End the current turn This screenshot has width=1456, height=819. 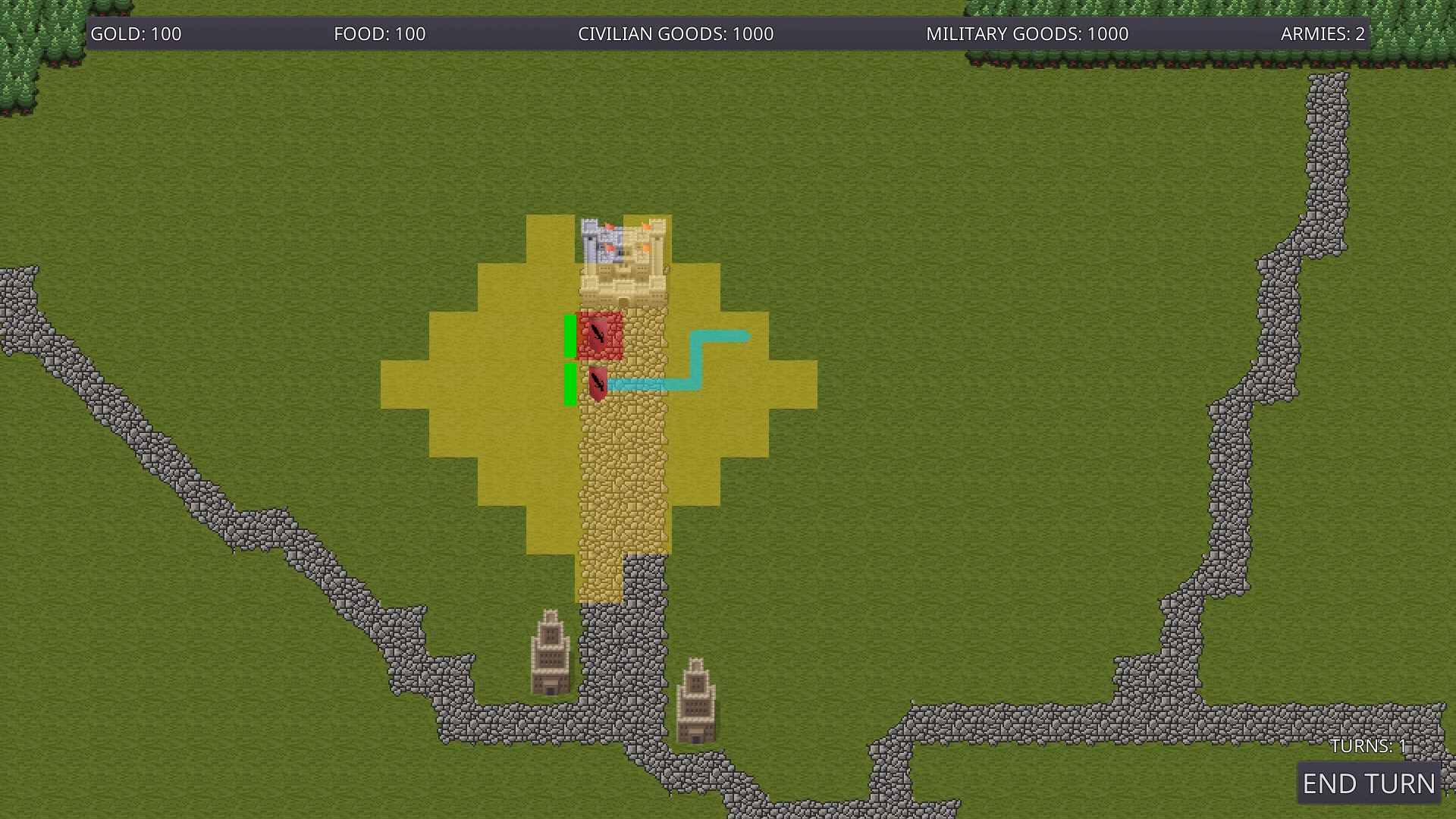coord(1369,783)
